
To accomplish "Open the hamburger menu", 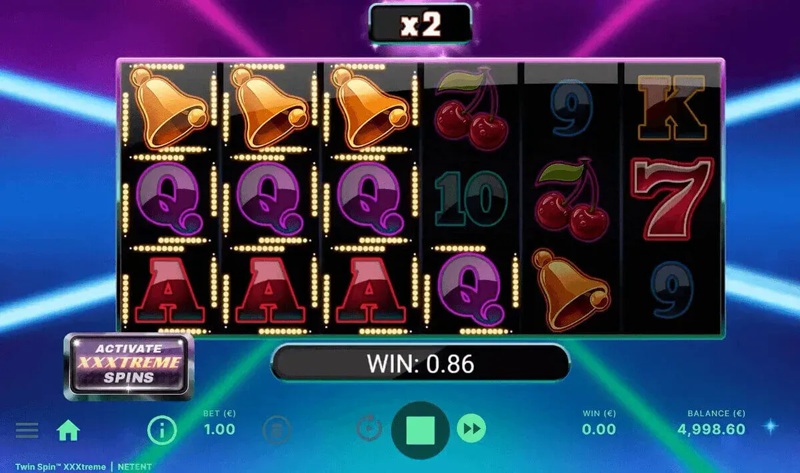I will tap(27, 430).
